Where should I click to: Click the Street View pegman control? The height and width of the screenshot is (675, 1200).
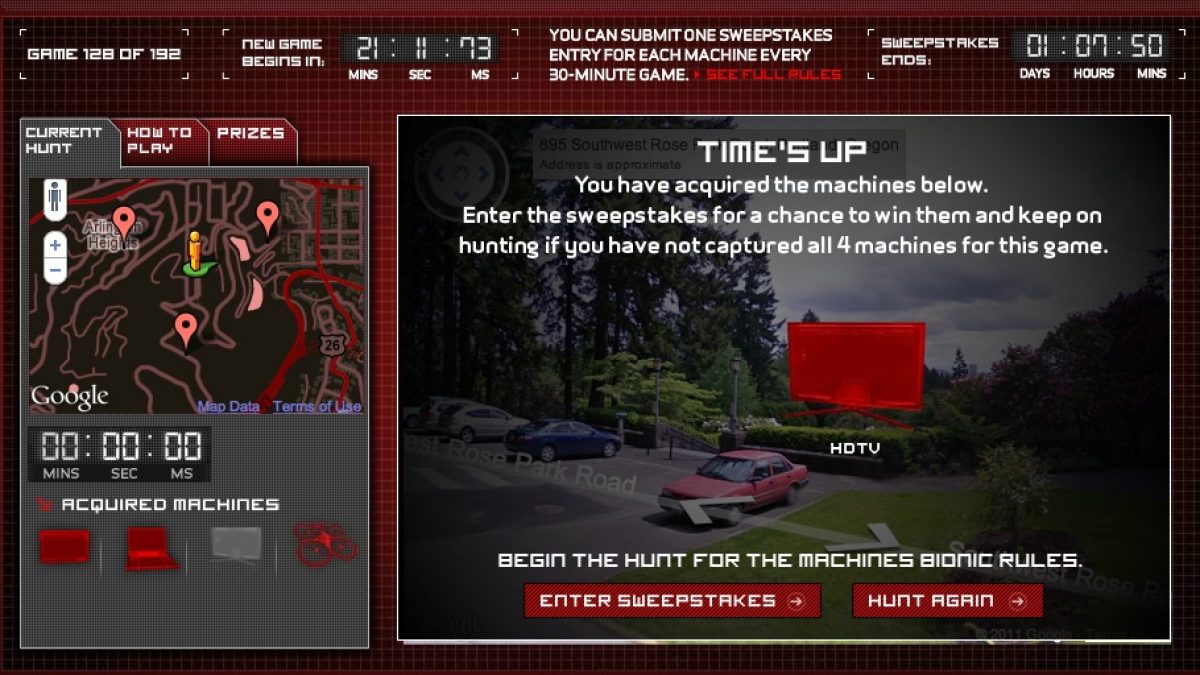point(56,198)
